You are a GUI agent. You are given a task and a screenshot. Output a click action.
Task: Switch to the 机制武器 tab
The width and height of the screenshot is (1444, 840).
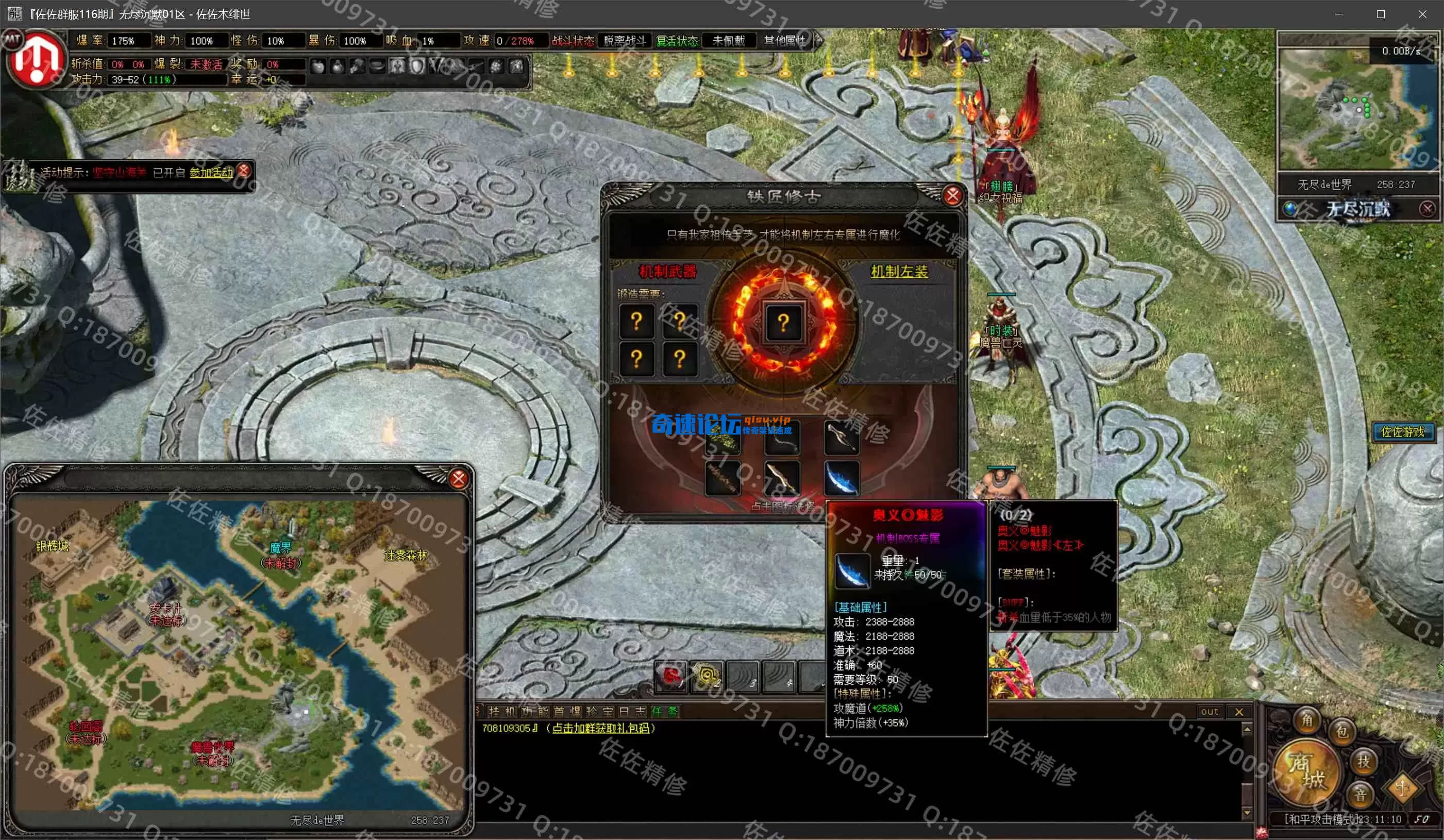[667, 271]
